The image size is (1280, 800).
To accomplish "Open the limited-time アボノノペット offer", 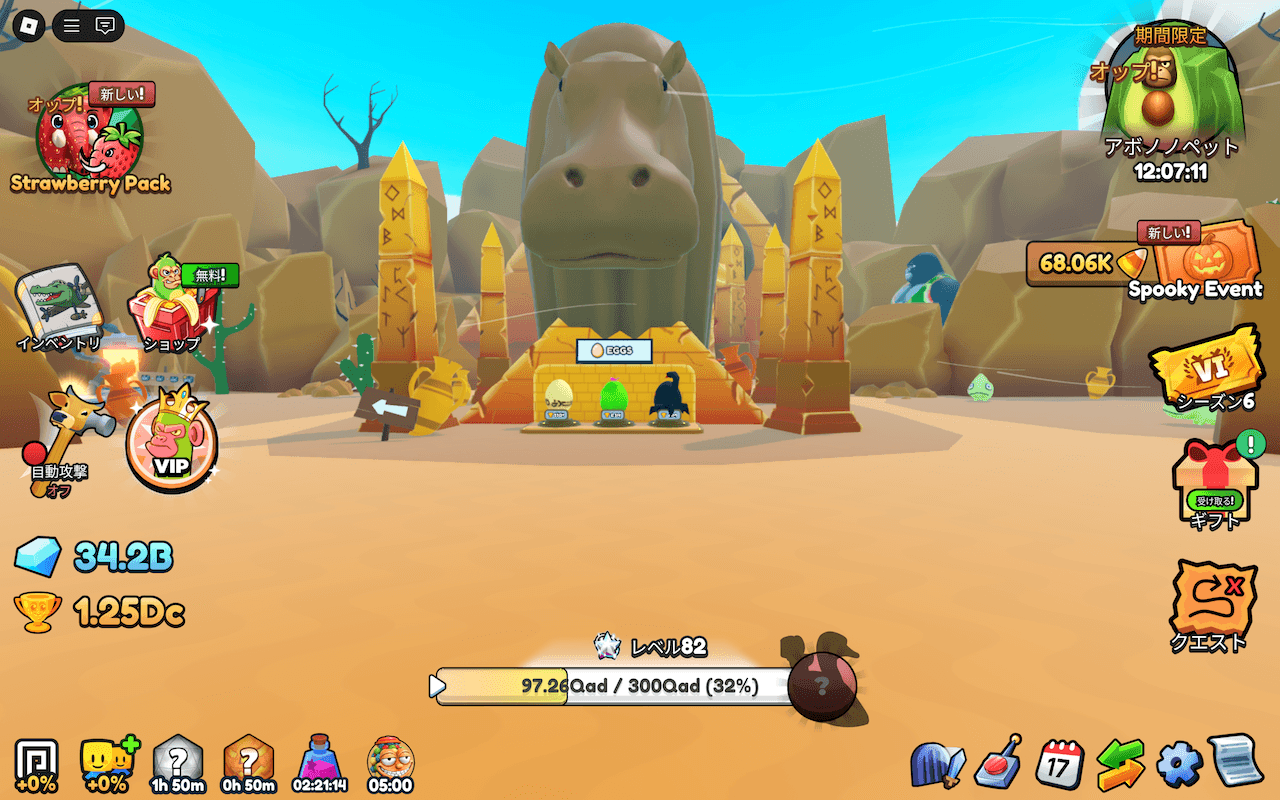I will [x=1170, y=100].
